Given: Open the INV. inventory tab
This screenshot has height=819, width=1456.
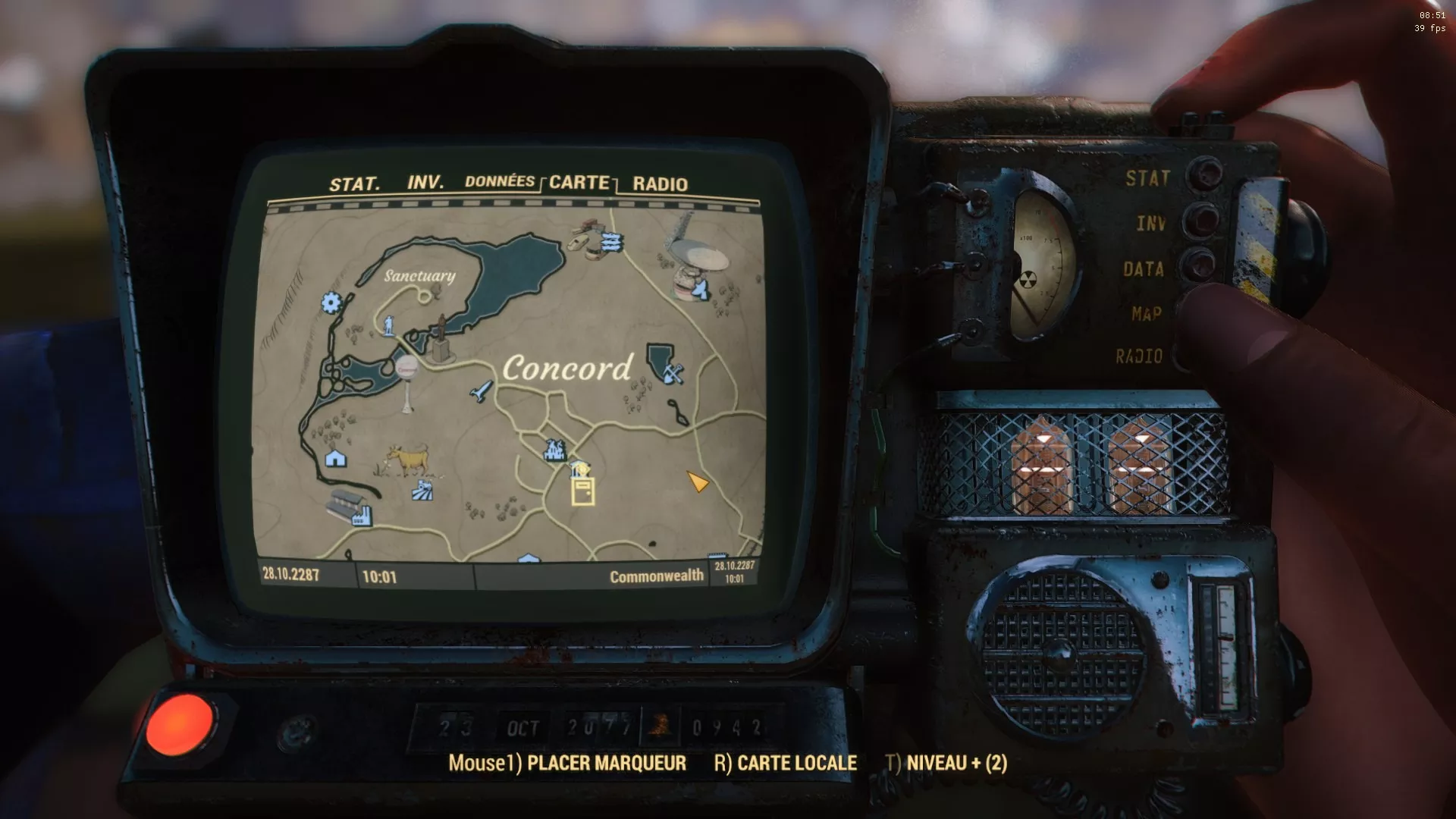Looking at the screenshot, I should tap(425, 183).
